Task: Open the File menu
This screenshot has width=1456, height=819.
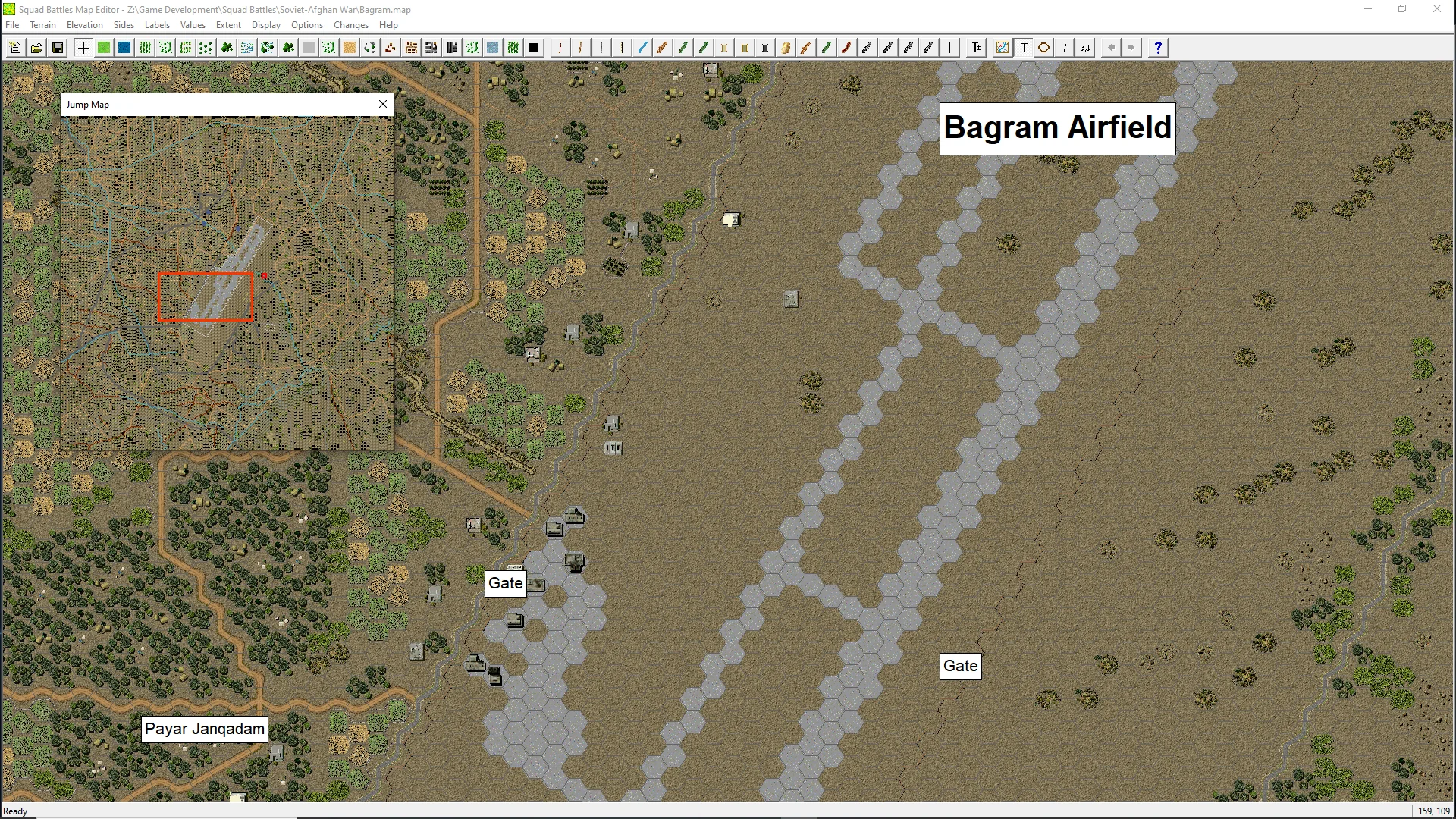Action: pos(12,25)
